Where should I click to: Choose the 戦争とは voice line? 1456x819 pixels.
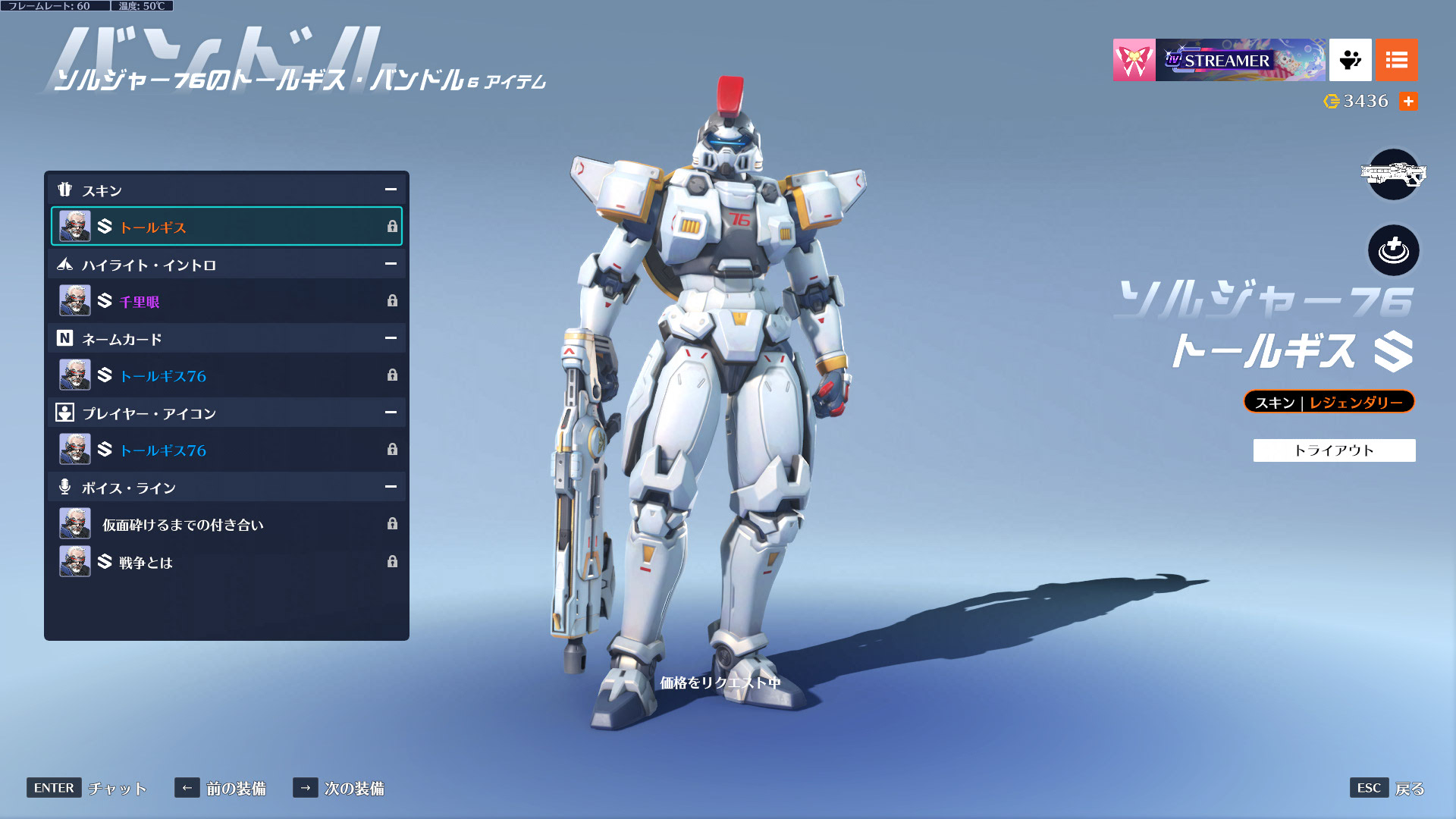click(x=226, y=562)
